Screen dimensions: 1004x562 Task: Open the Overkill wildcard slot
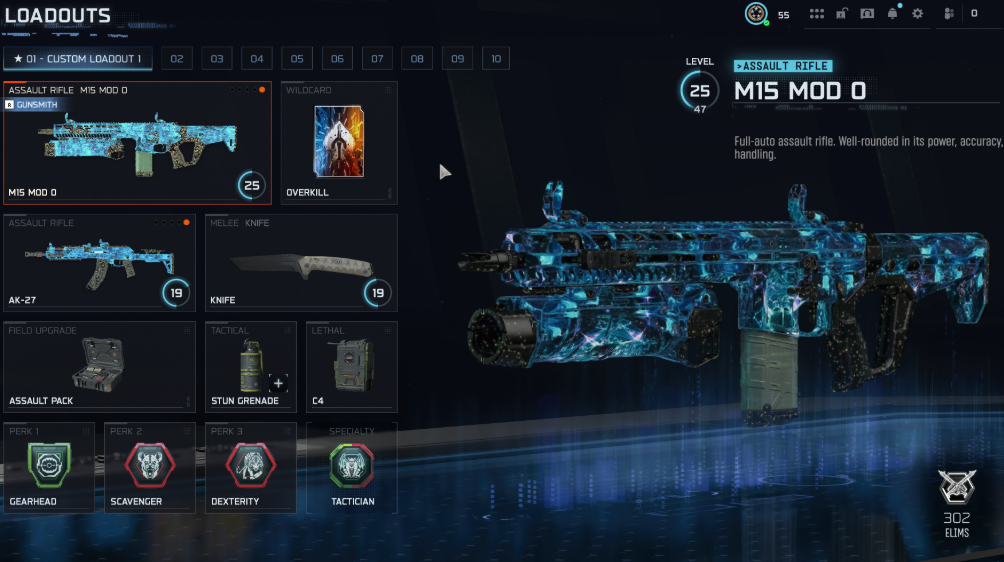(339, 143)
